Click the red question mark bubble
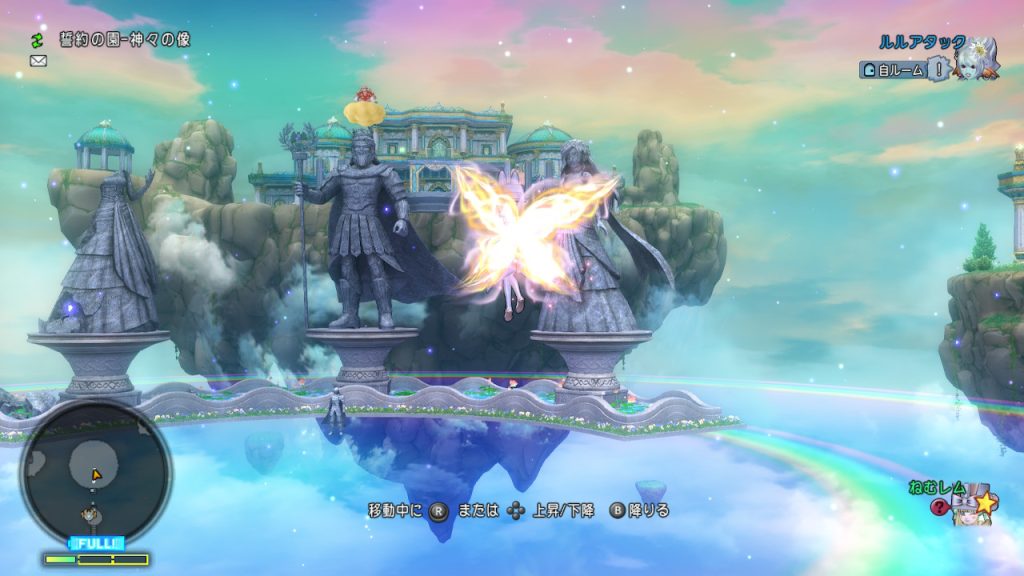1024x576 pixels. click(938, 507)
